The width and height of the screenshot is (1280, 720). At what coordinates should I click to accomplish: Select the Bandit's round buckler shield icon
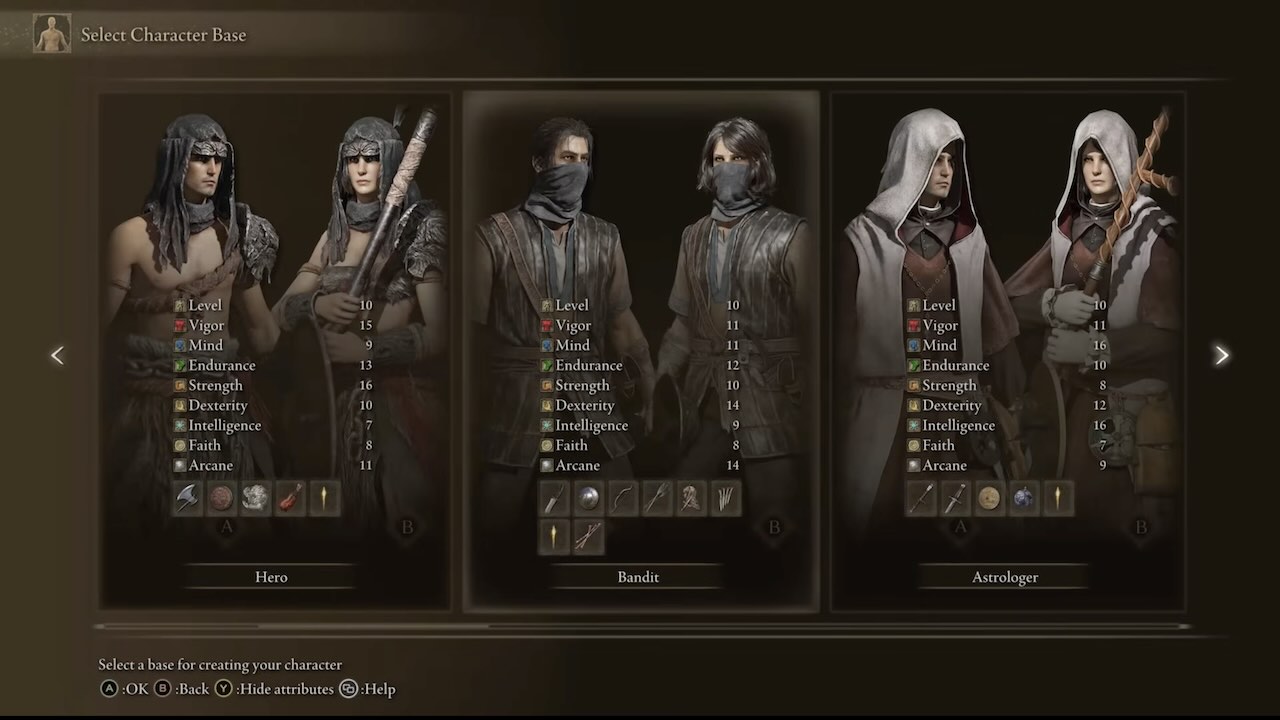tap(588, 498)
